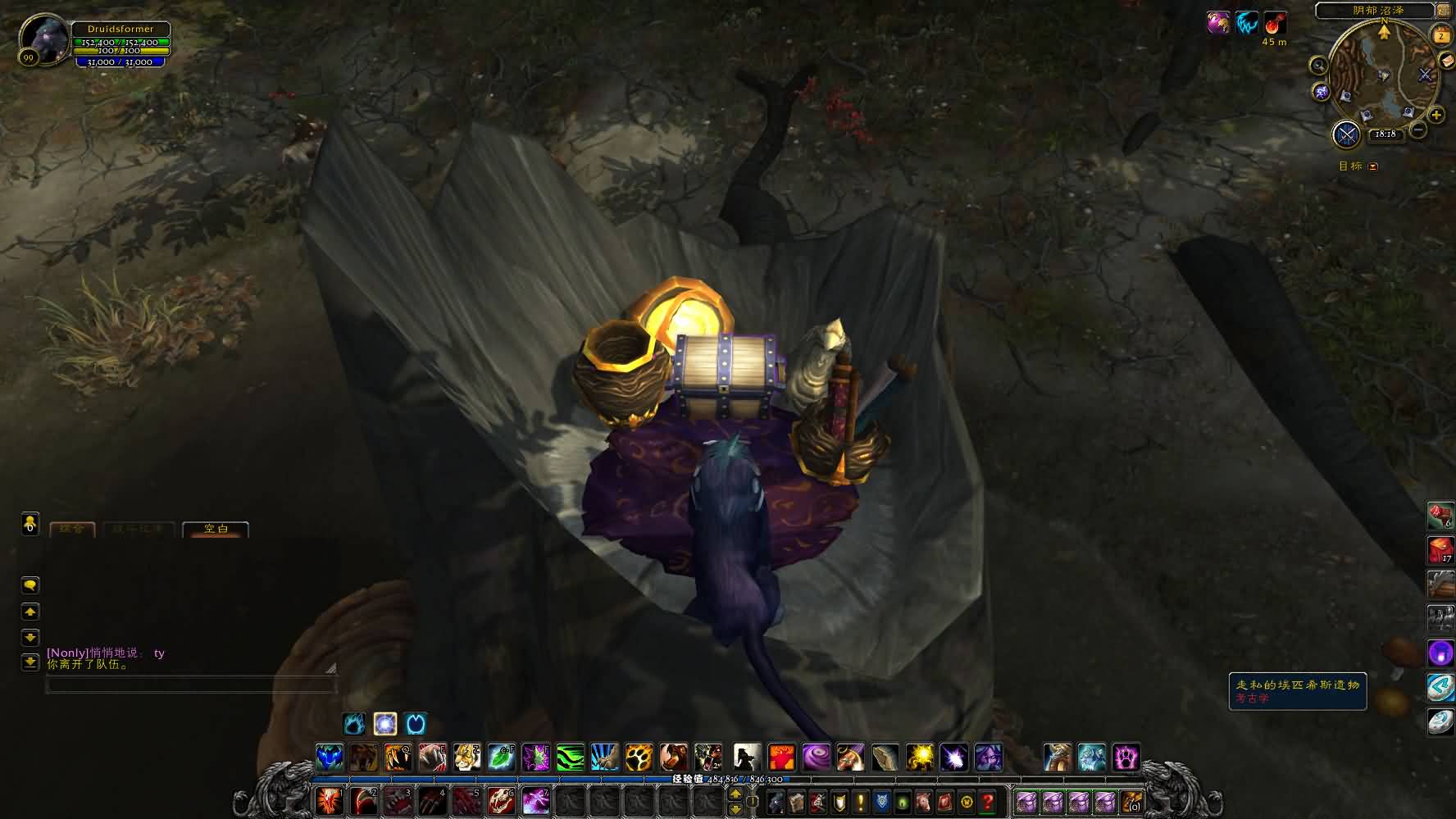The width and height of the screenshot is (1456, 819).
Task: Activate the yellow paw print ability
Action: pos(639,757)
